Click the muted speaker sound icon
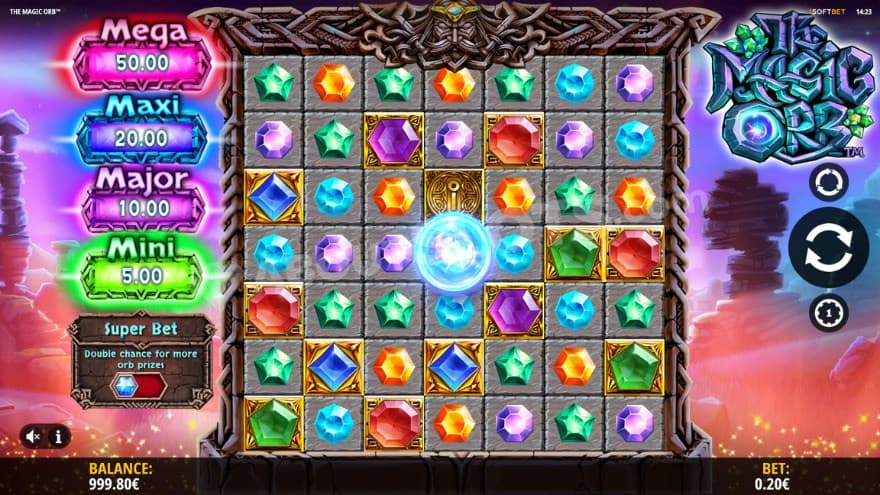Image resolution: width=880 pixels, height=495 pixels. (x=33, y=436)
